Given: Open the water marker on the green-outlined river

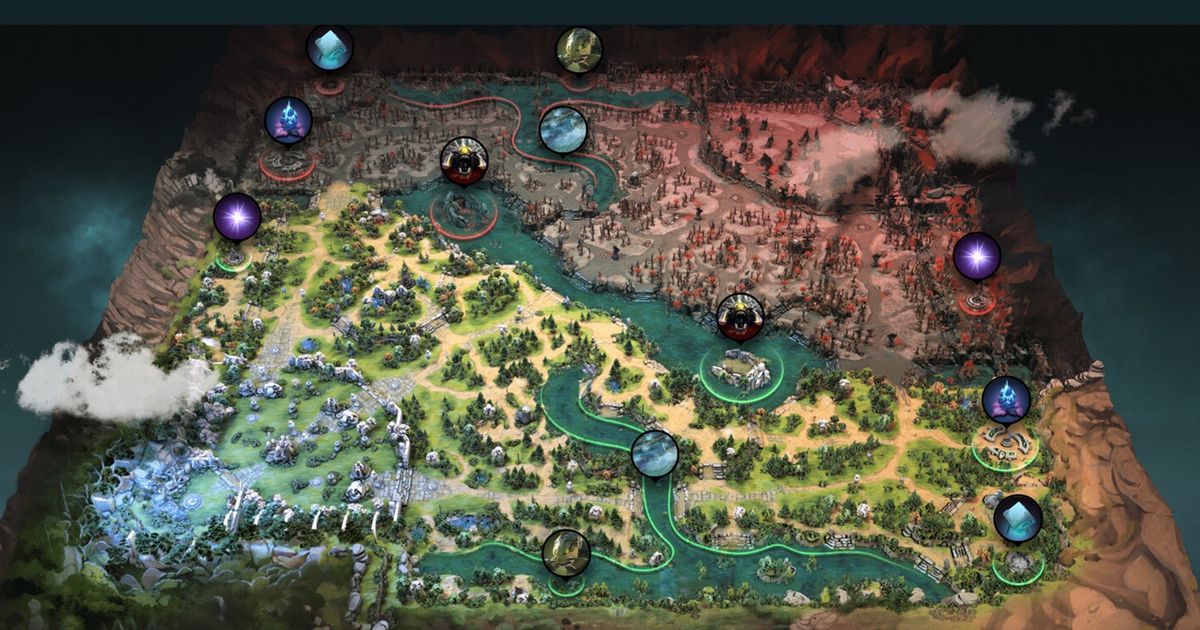Looking at the screenshot, I should pyautogui.click(x=655, y=454).
